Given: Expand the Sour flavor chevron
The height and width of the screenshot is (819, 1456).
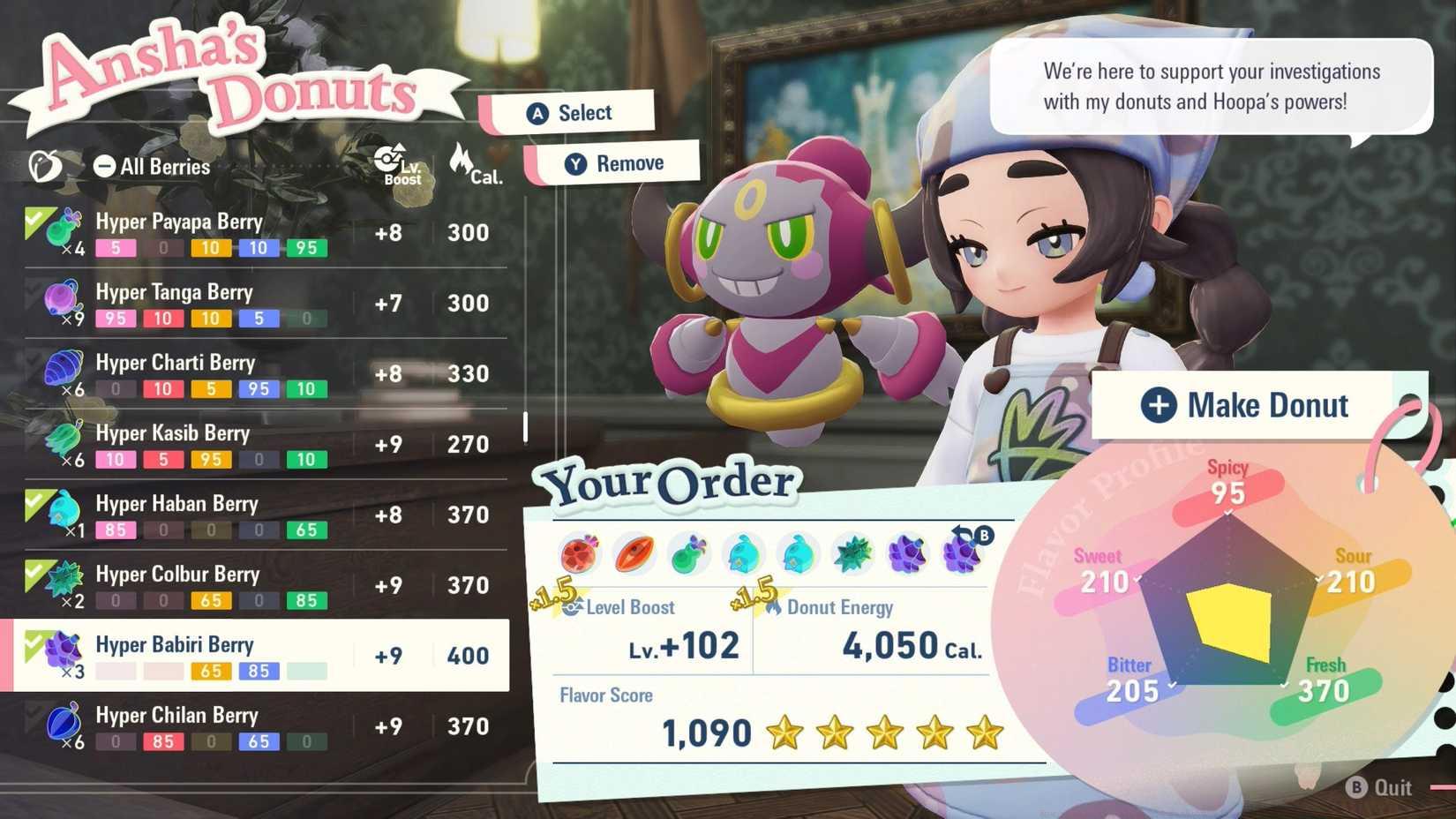Looking at the screenshot, I should point(1318,579).
